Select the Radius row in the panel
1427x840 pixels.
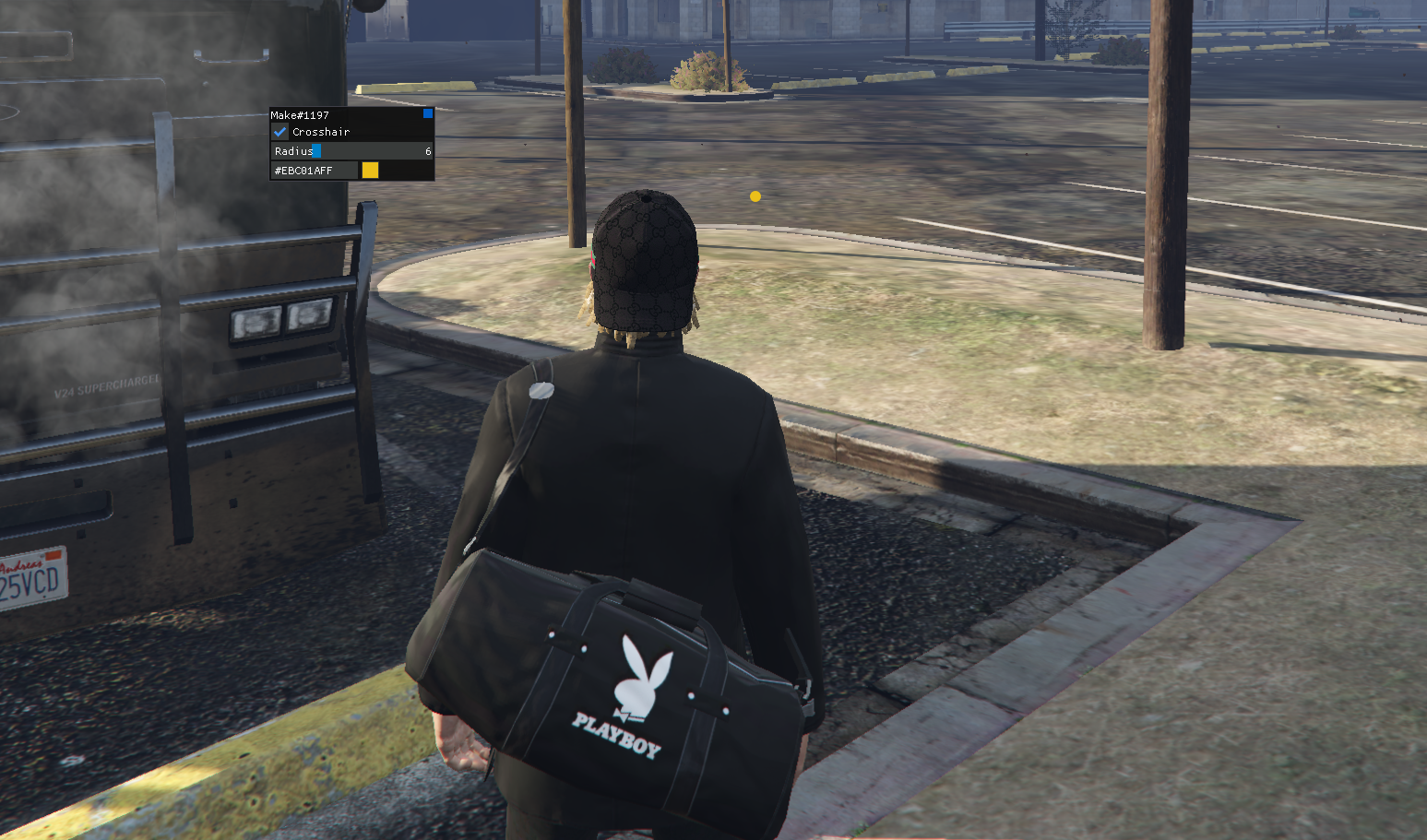[351, 150]
